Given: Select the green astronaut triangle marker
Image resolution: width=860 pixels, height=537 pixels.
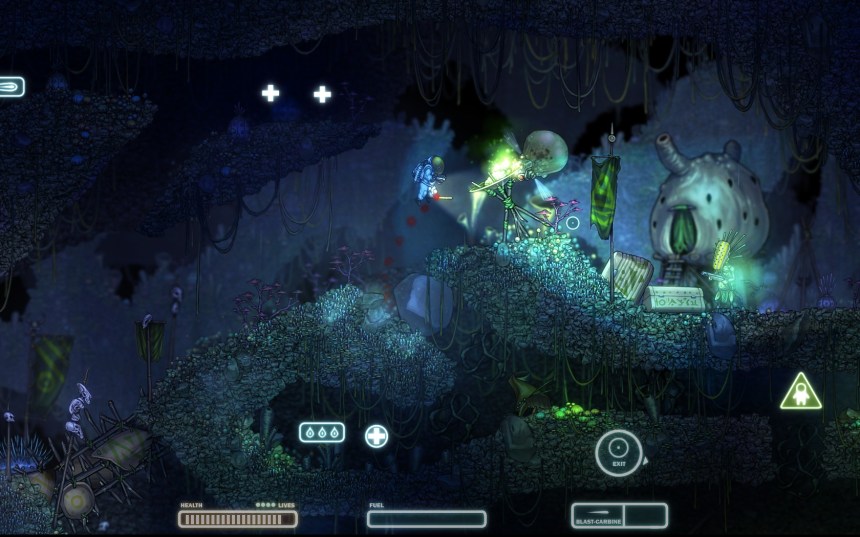Looking at the screenshot, I should click(800, 393).
